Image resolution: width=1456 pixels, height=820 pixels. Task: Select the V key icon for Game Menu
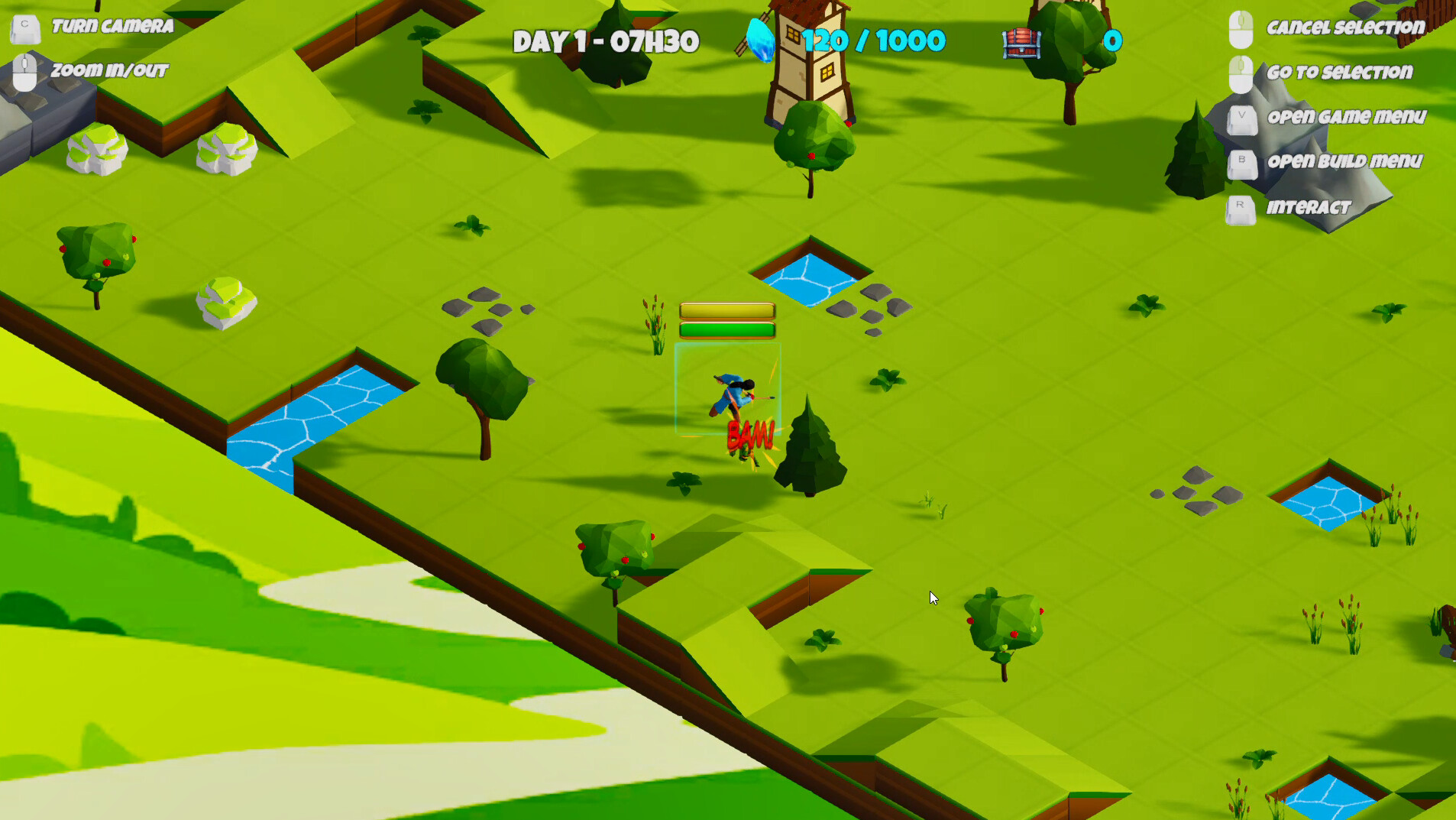(x=1244, y=121)
